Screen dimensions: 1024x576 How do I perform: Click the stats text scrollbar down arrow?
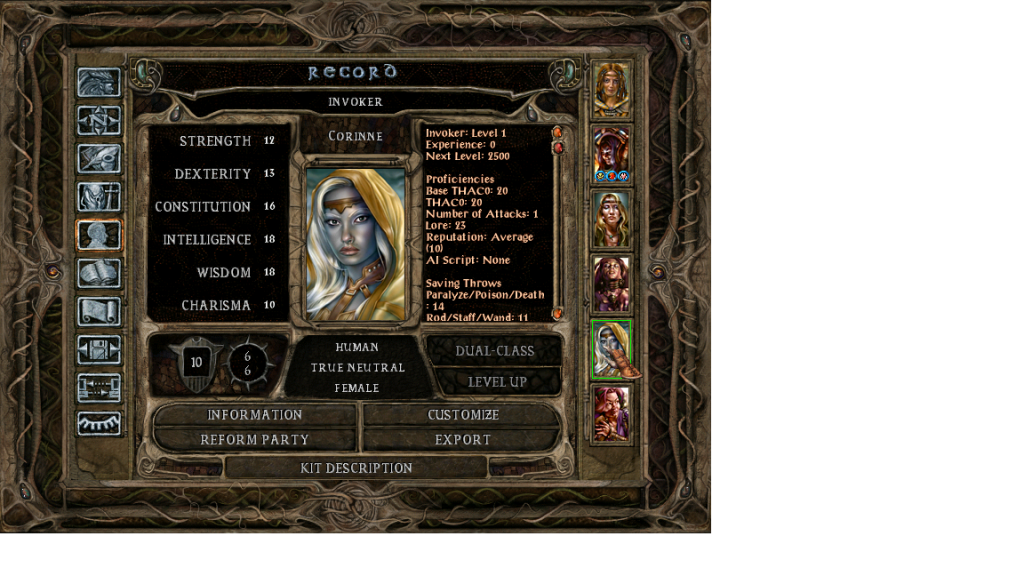click(x=558, y=313)
